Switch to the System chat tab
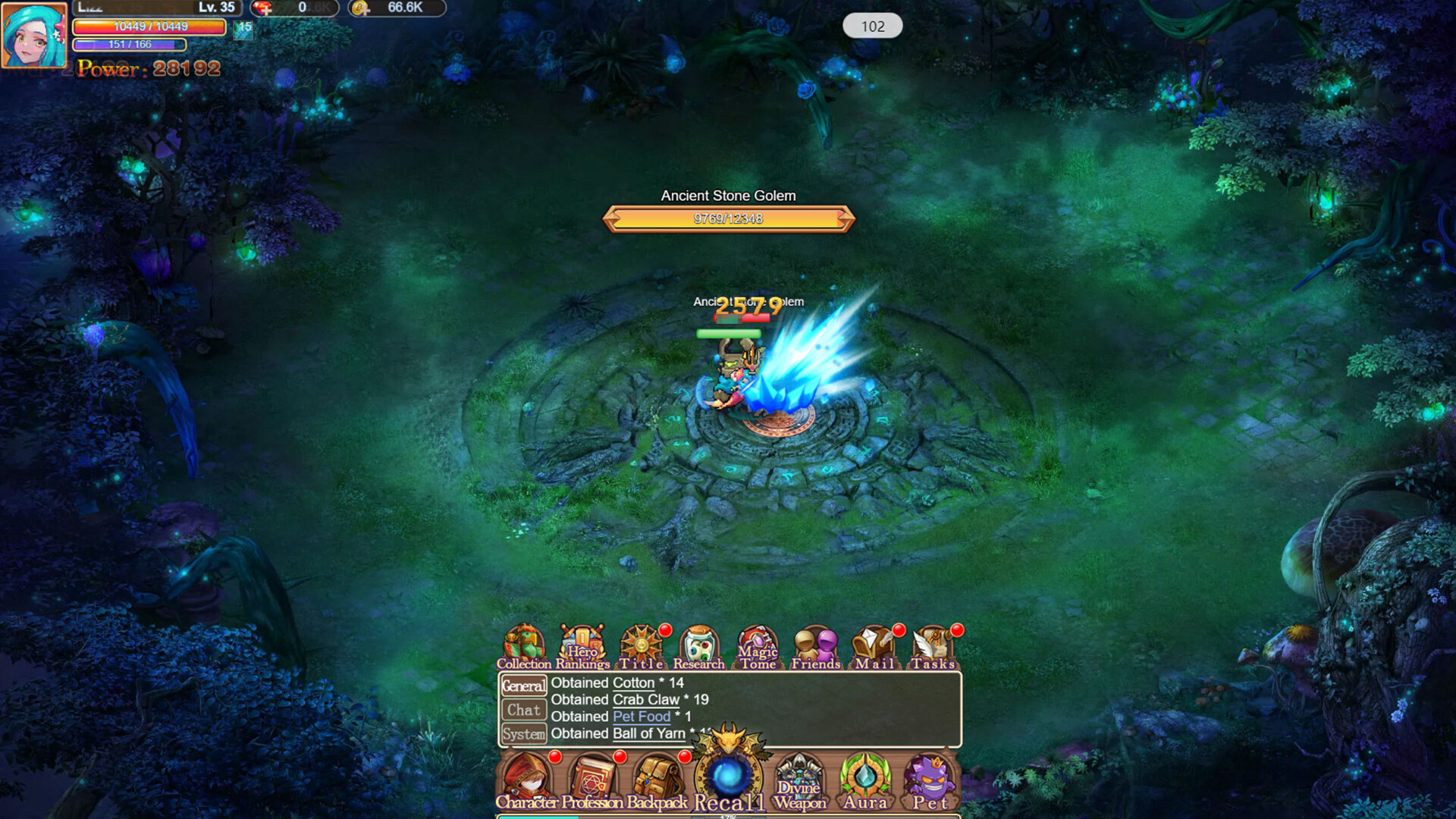1456x819 pixels. 524,733
